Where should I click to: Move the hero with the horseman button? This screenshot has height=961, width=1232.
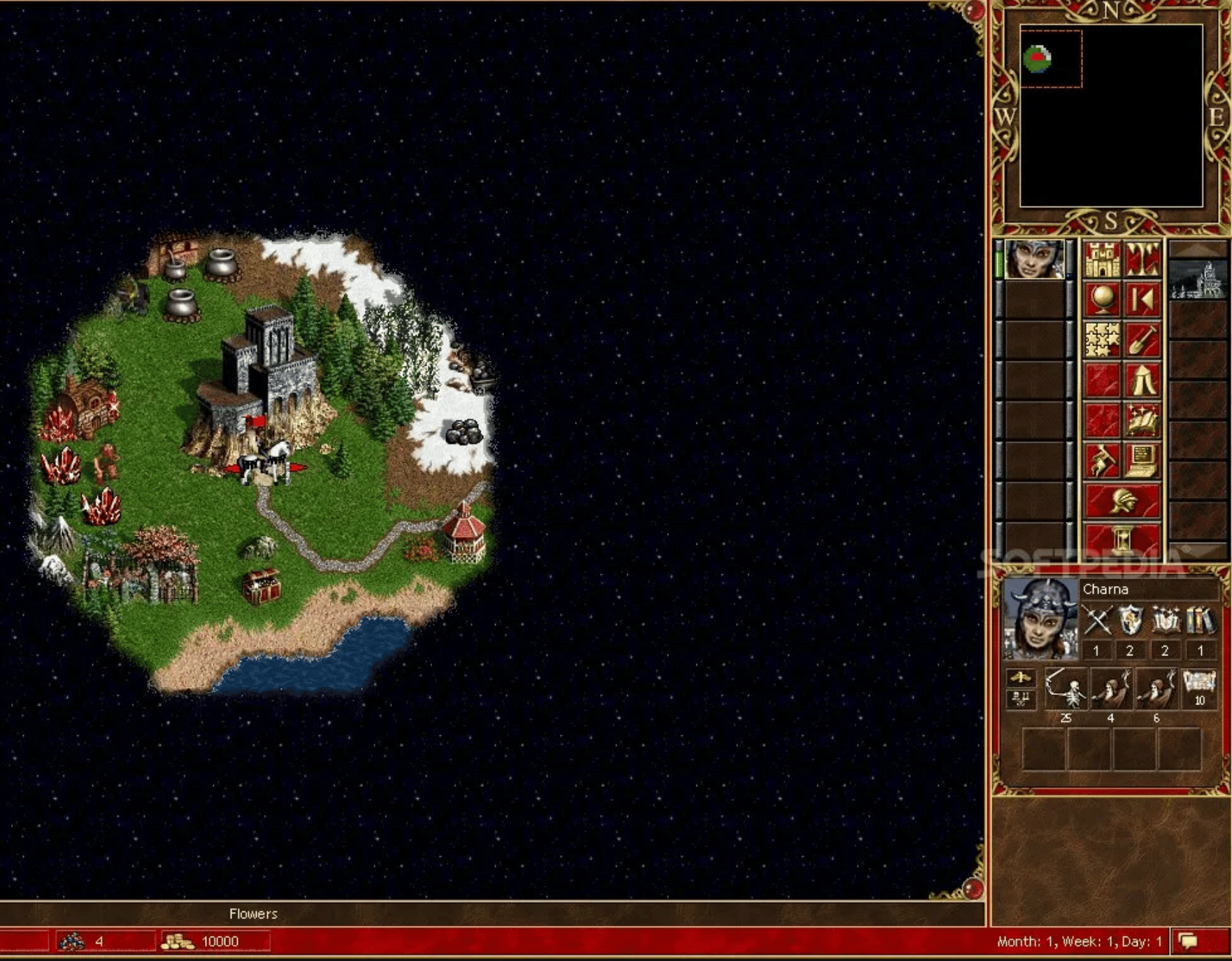[1102, 461]
